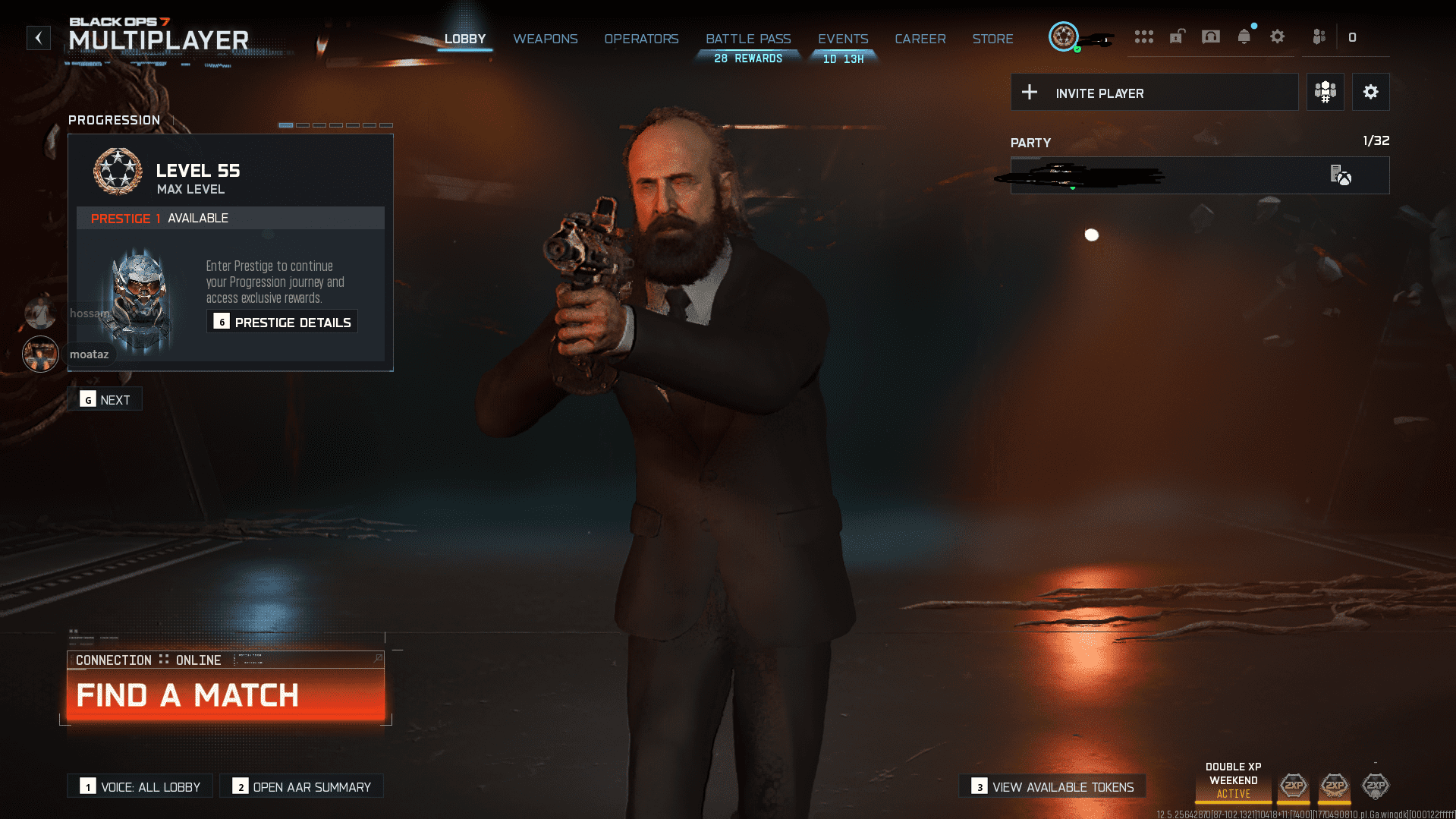The image size is (1456, 819).
Task: Open notifications using the bell icon
Action: (1244, 36)
